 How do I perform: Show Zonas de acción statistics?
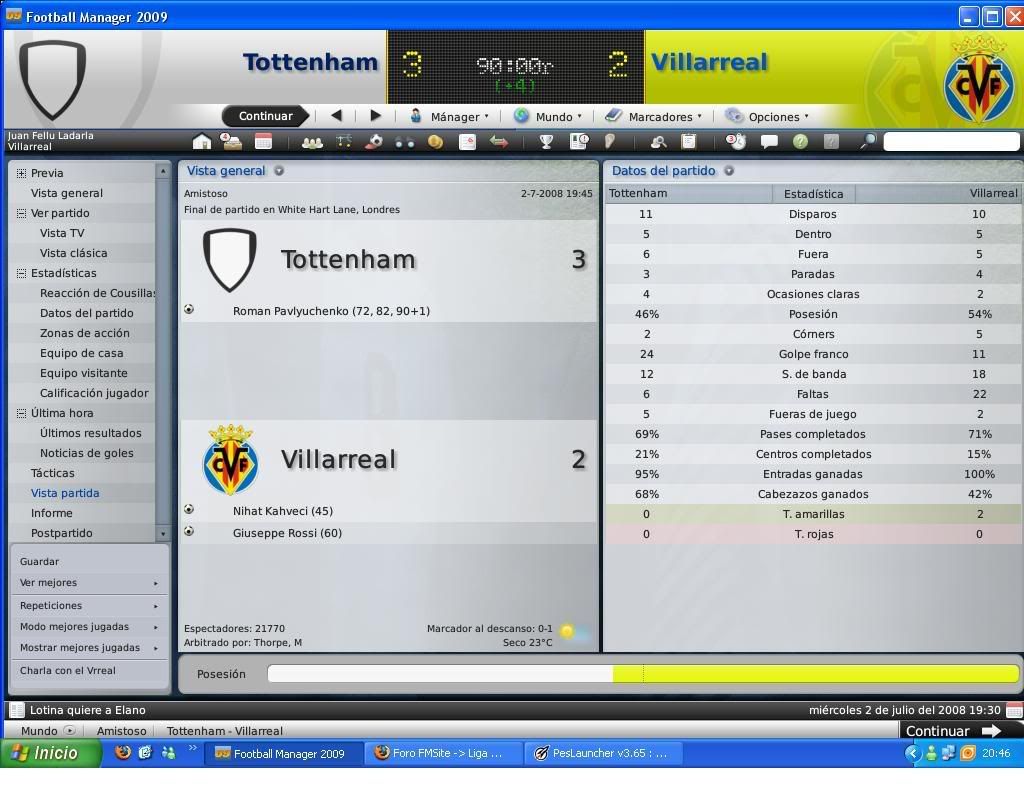point(84,333)
